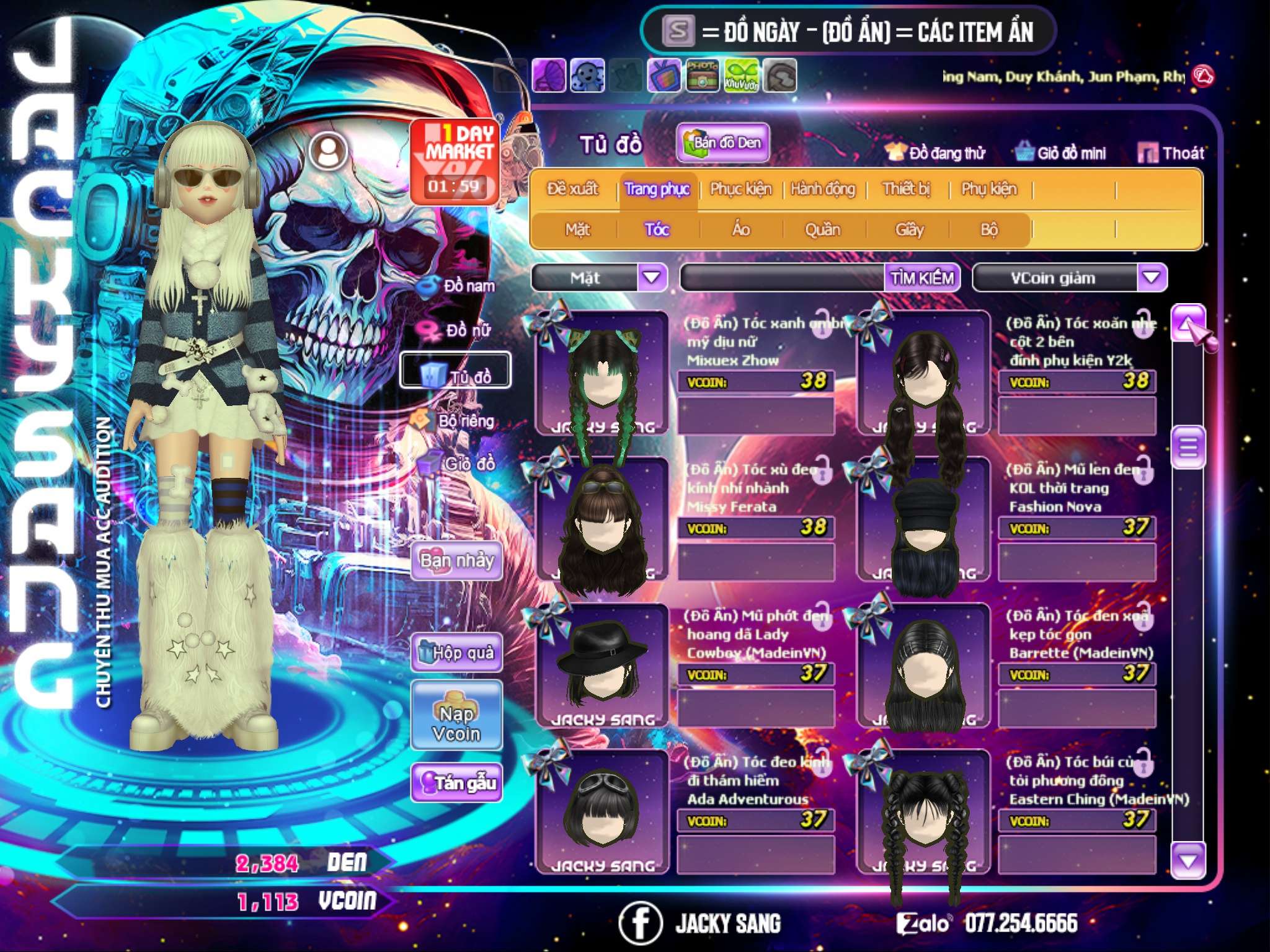Viewport: 1270px width, 952px height.
Task: Click the TÌM KIẾM search button
Action: click(922, 278)
